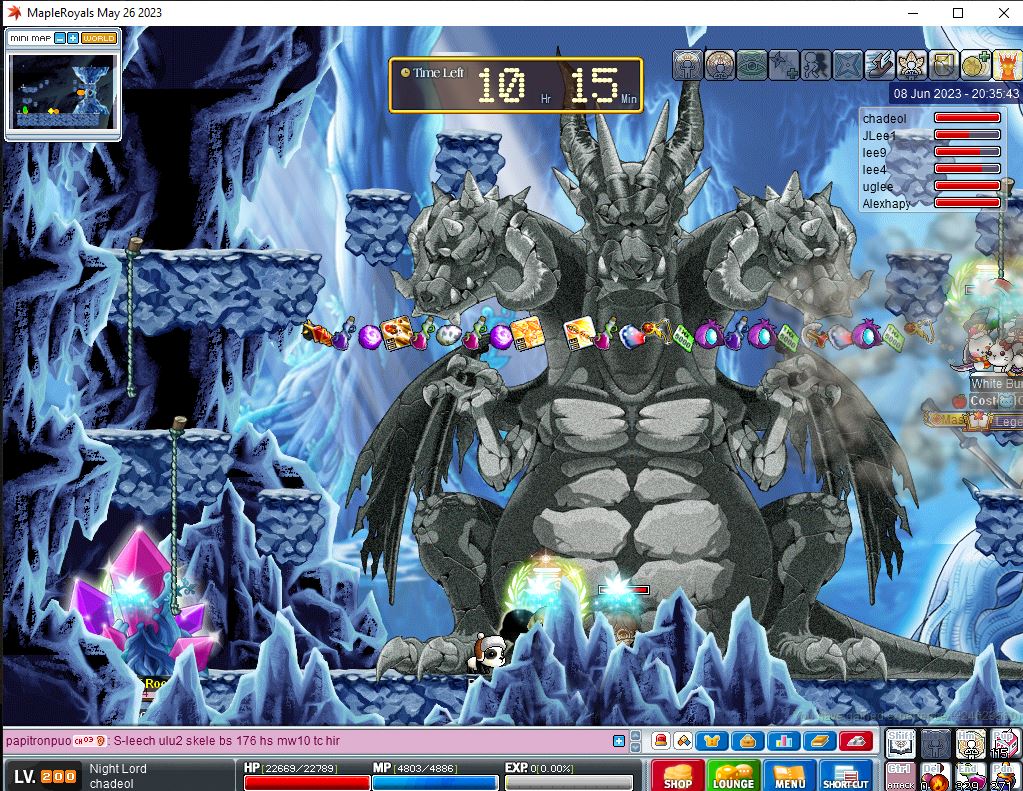Click the winged boot Haste buff icon
The width and height of the screenshot is (1023, 791).
880,65
